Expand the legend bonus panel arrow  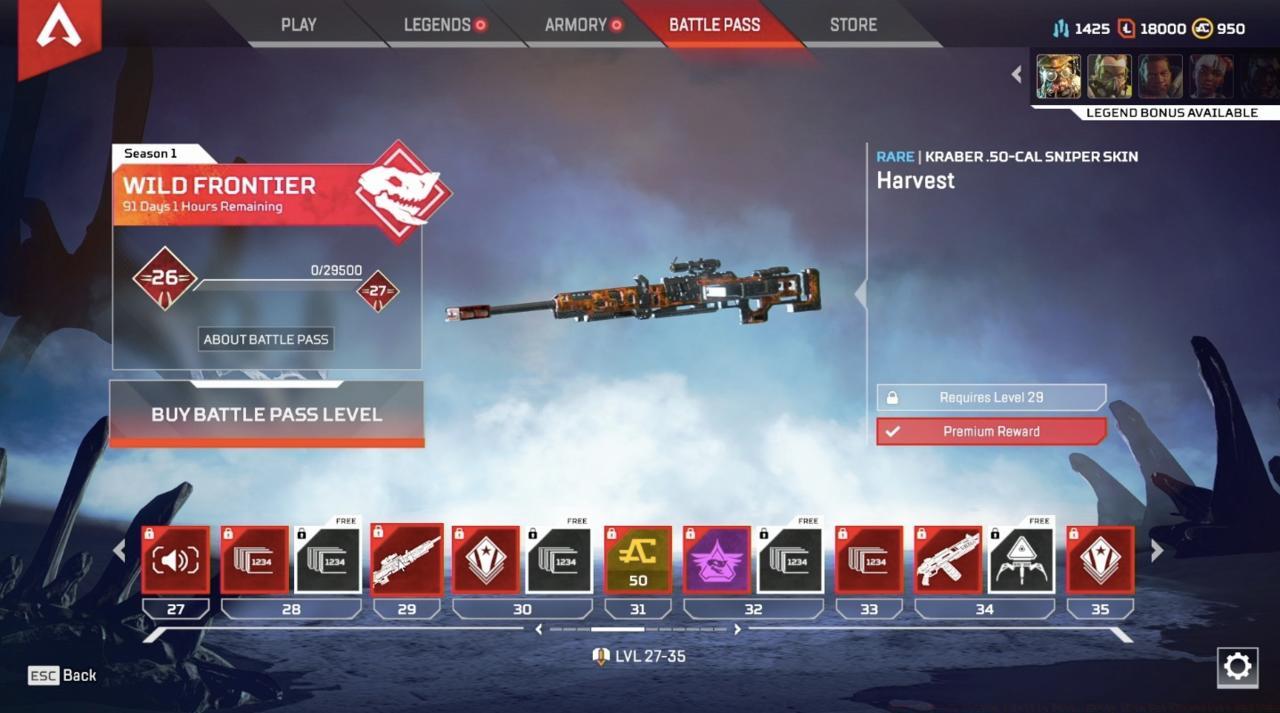(x=1017, y=74)
